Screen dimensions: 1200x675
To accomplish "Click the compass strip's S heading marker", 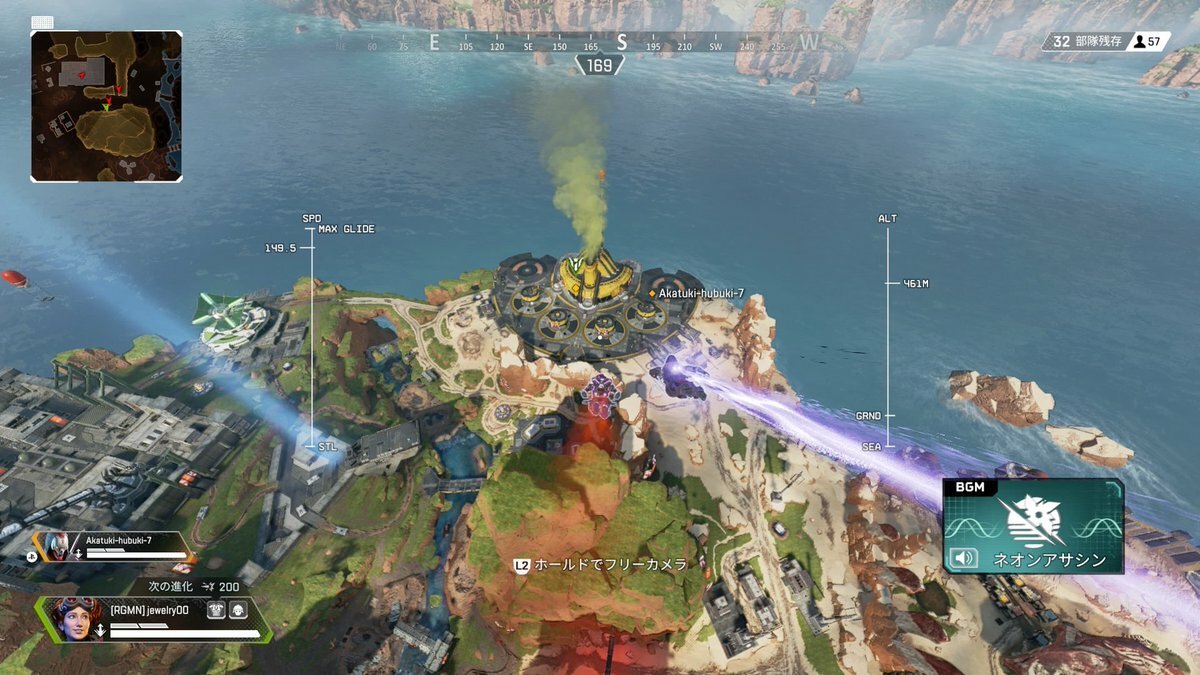I will click(x=621, y=43).
